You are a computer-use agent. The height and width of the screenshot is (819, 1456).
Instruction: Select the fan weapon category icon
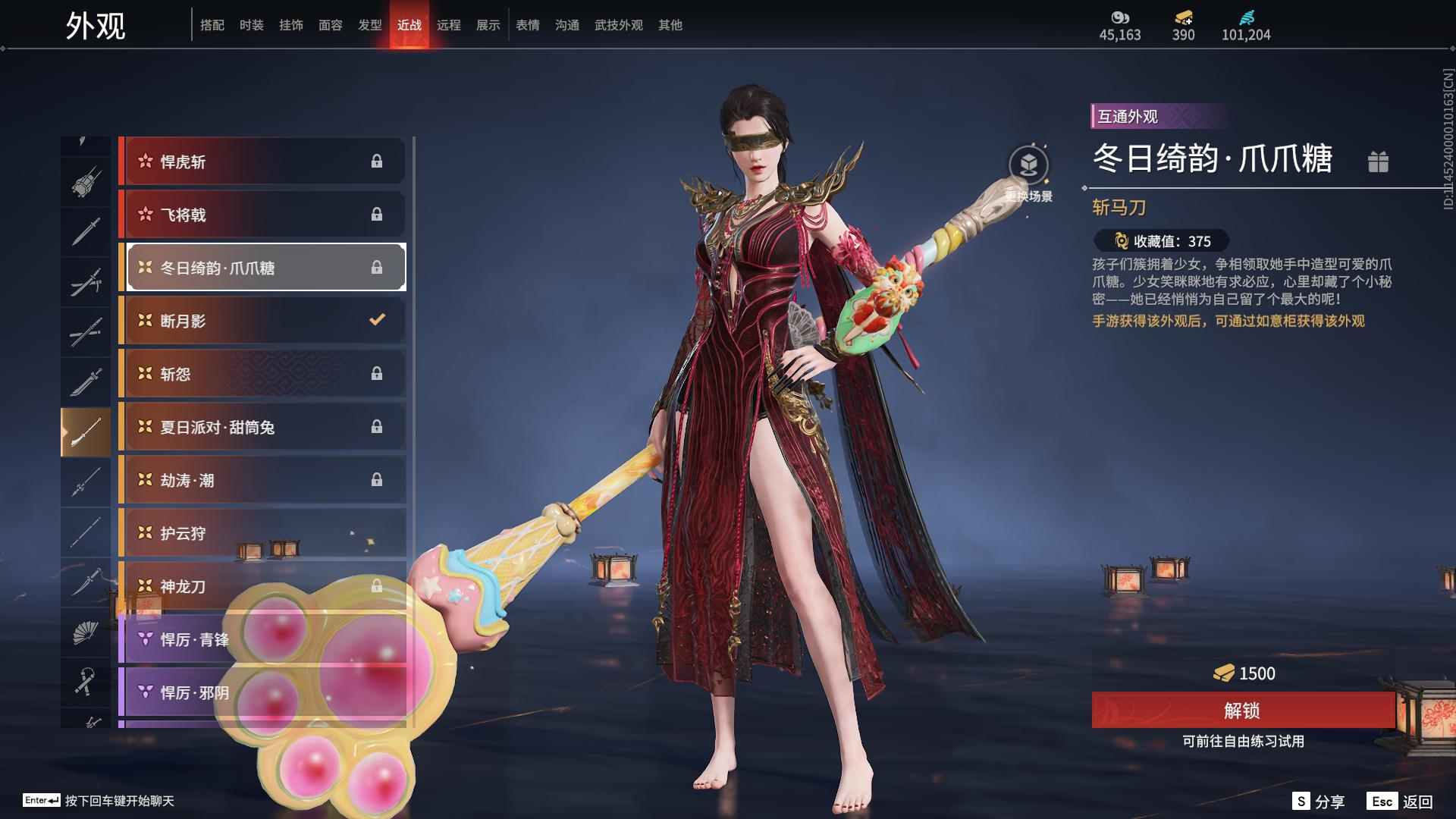click(x=86, y=632)
